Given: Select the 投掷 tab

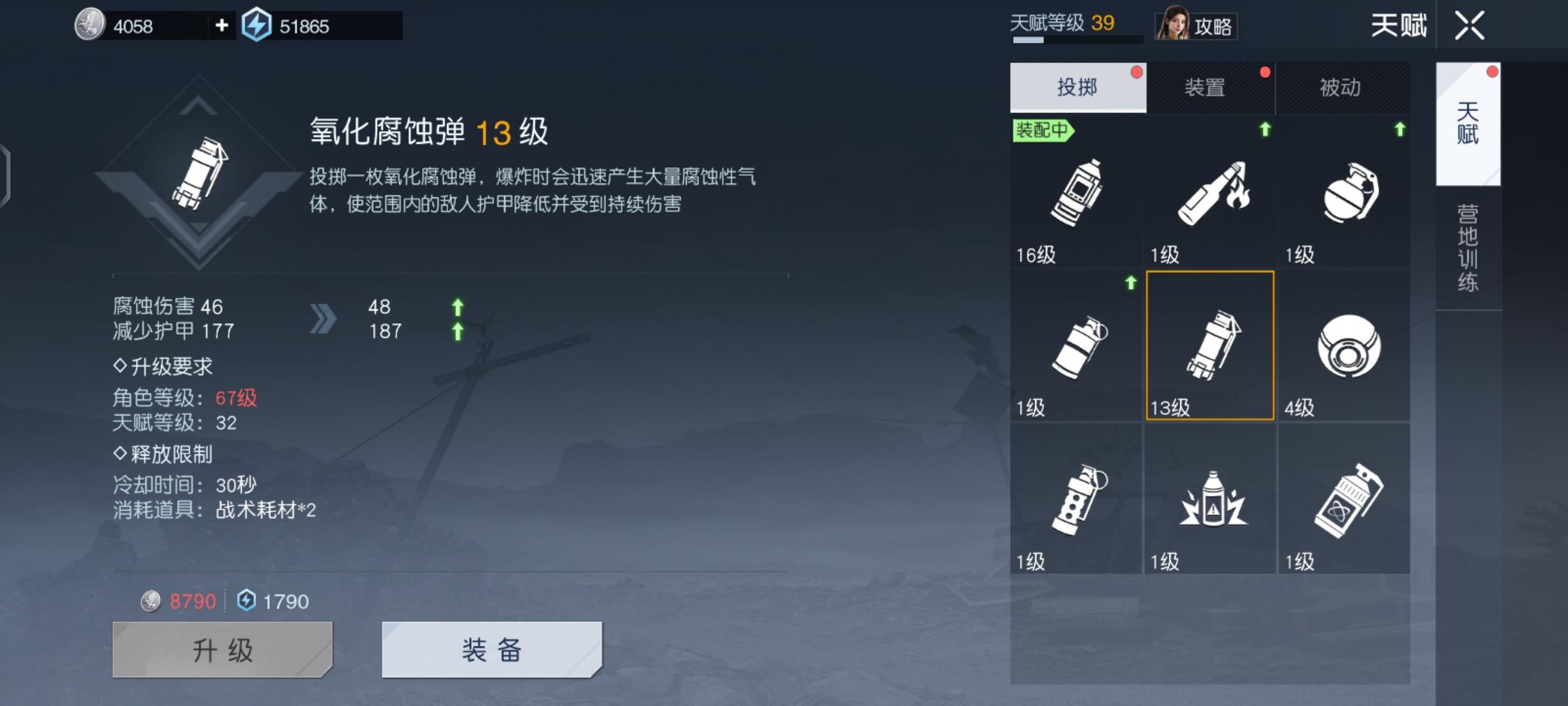Looking at the screenshot, I should point(1076,87).
